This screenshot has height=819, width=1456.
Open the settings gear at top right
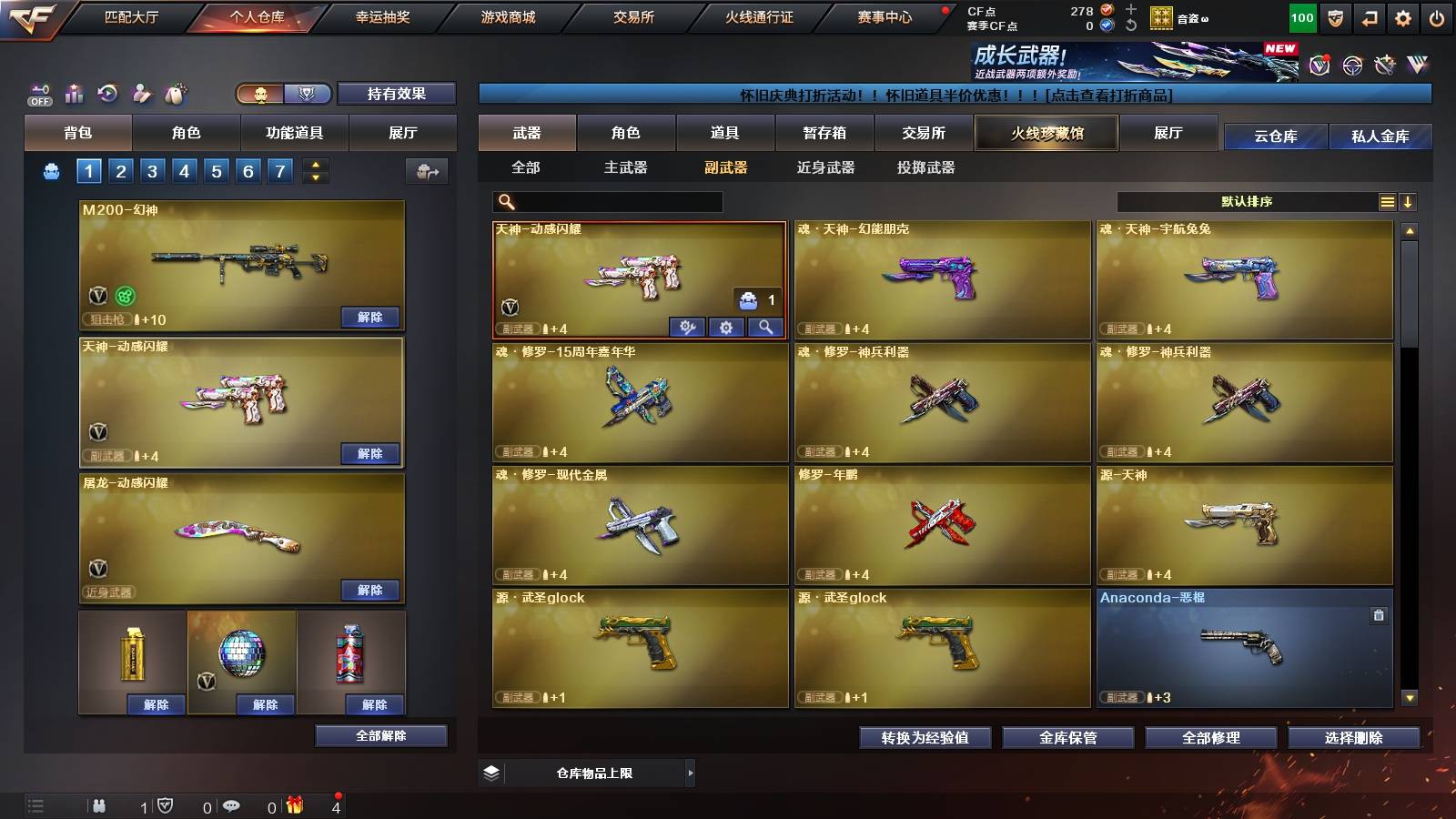1404,17
